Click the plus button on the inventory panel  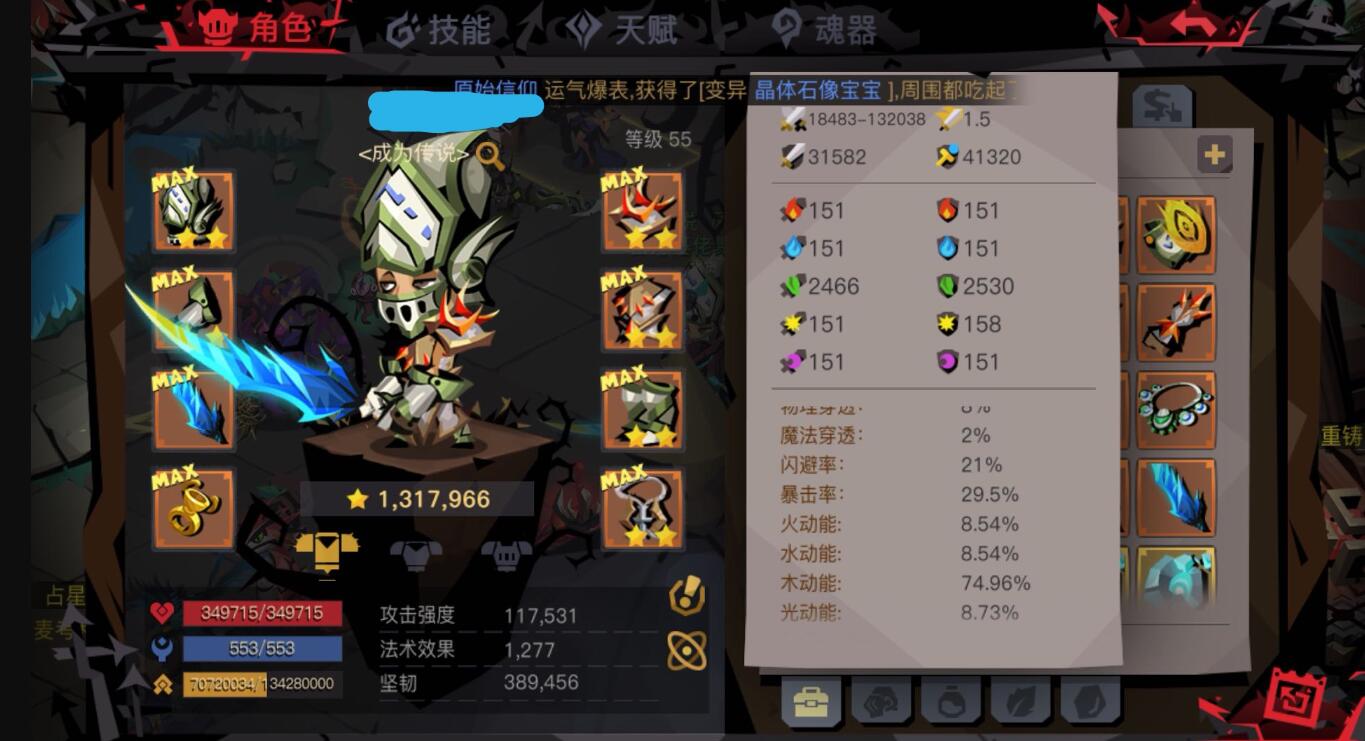point(1215,155)
